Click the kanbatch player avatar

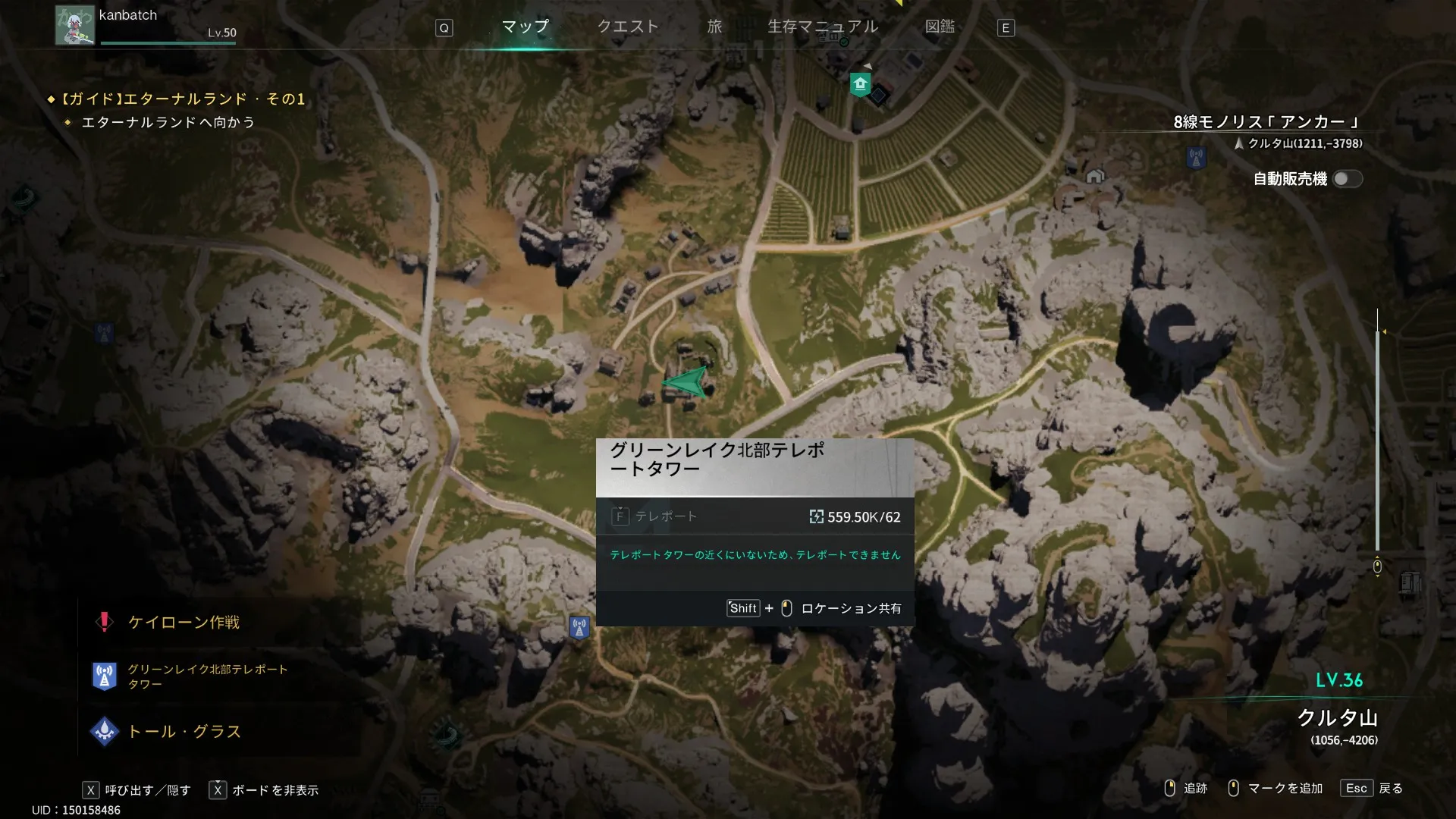pos(74,25)
